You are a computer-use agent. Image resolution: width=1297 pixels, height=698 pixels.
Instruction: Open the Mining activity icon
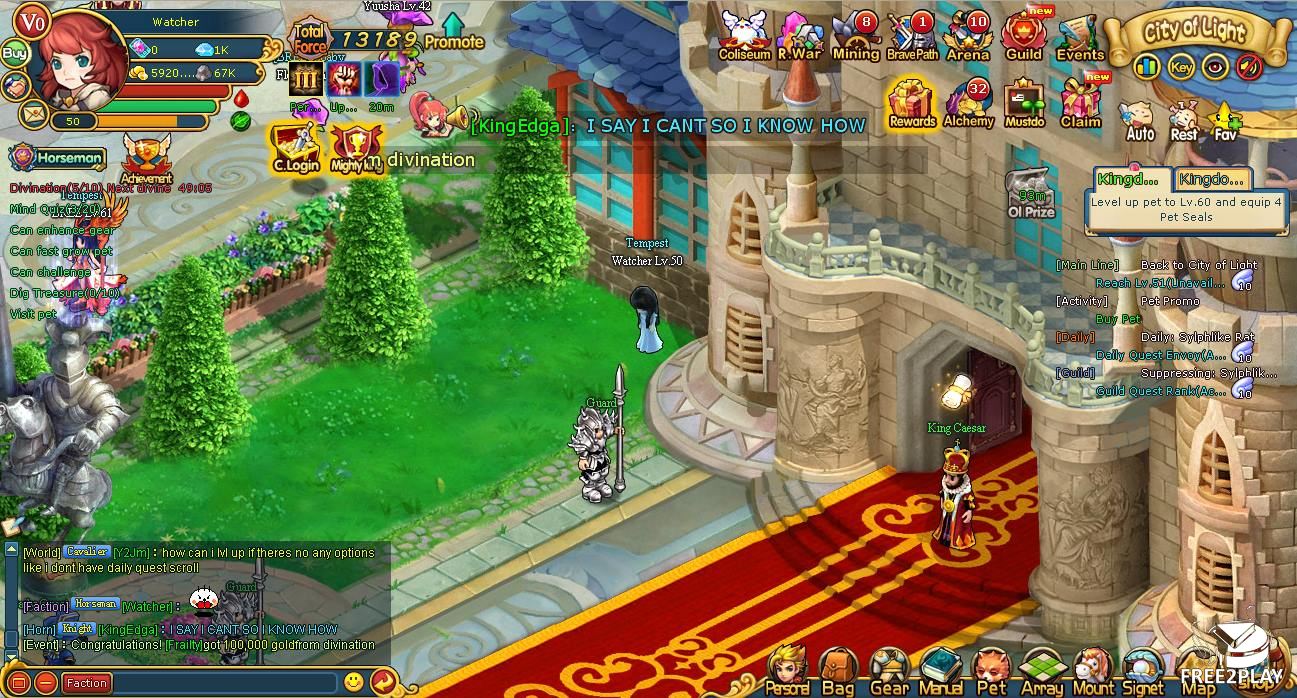coord(855,36)
